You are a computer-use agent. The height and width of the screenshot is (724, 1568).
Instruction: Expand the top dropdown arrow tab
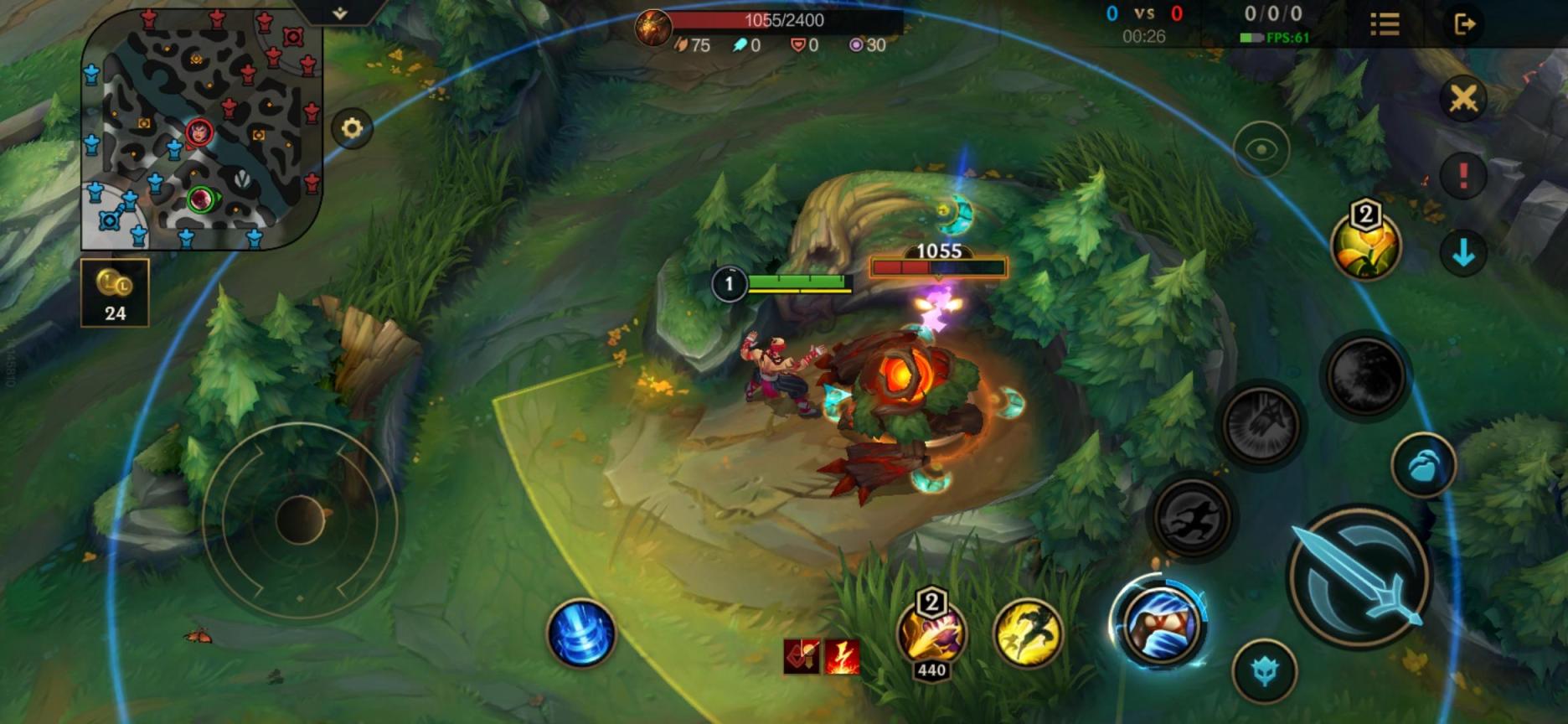[339, 13]
